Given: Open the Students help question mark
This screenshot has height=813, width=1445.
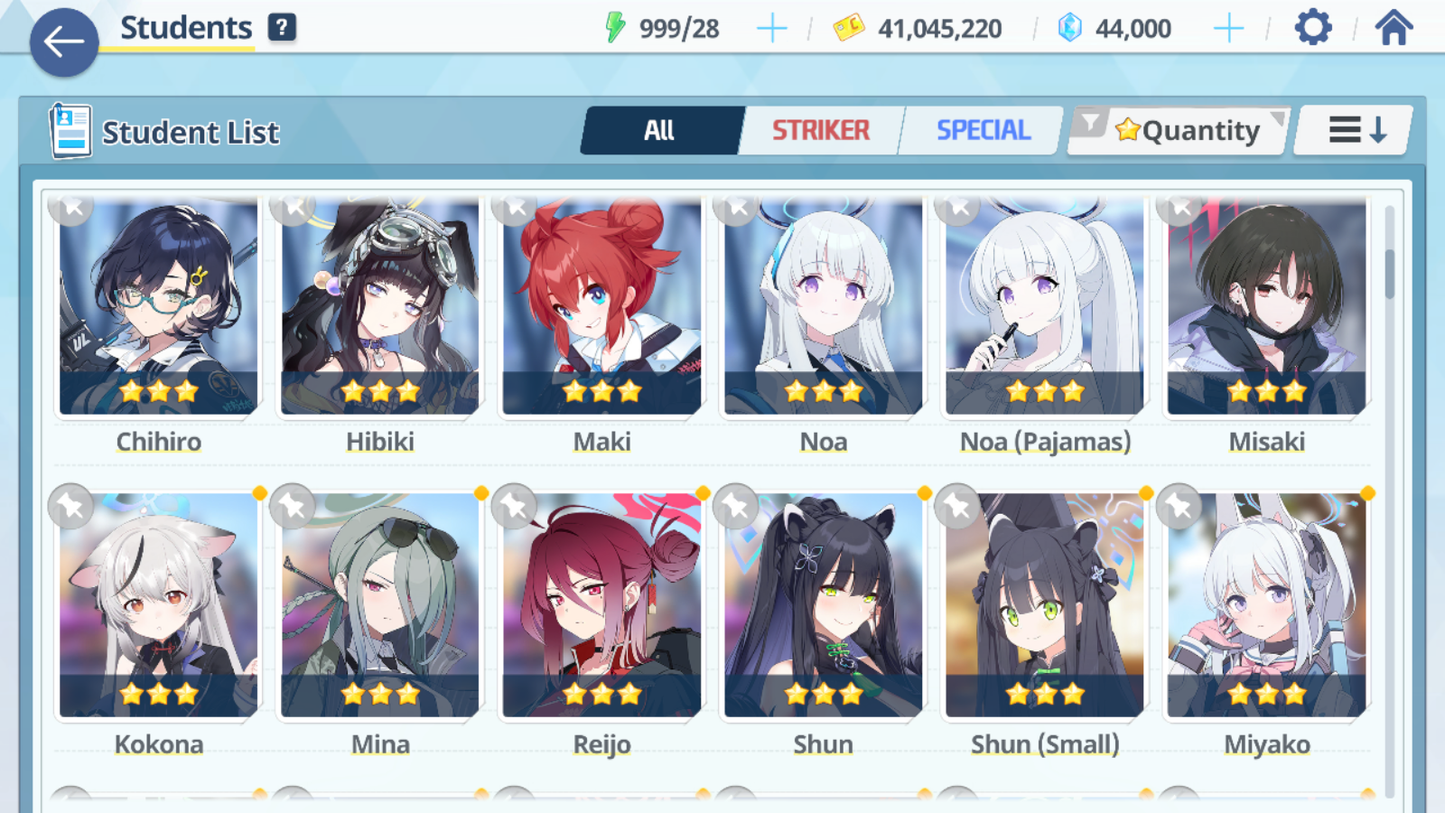Looking at the screenshot, I should 282,28.
